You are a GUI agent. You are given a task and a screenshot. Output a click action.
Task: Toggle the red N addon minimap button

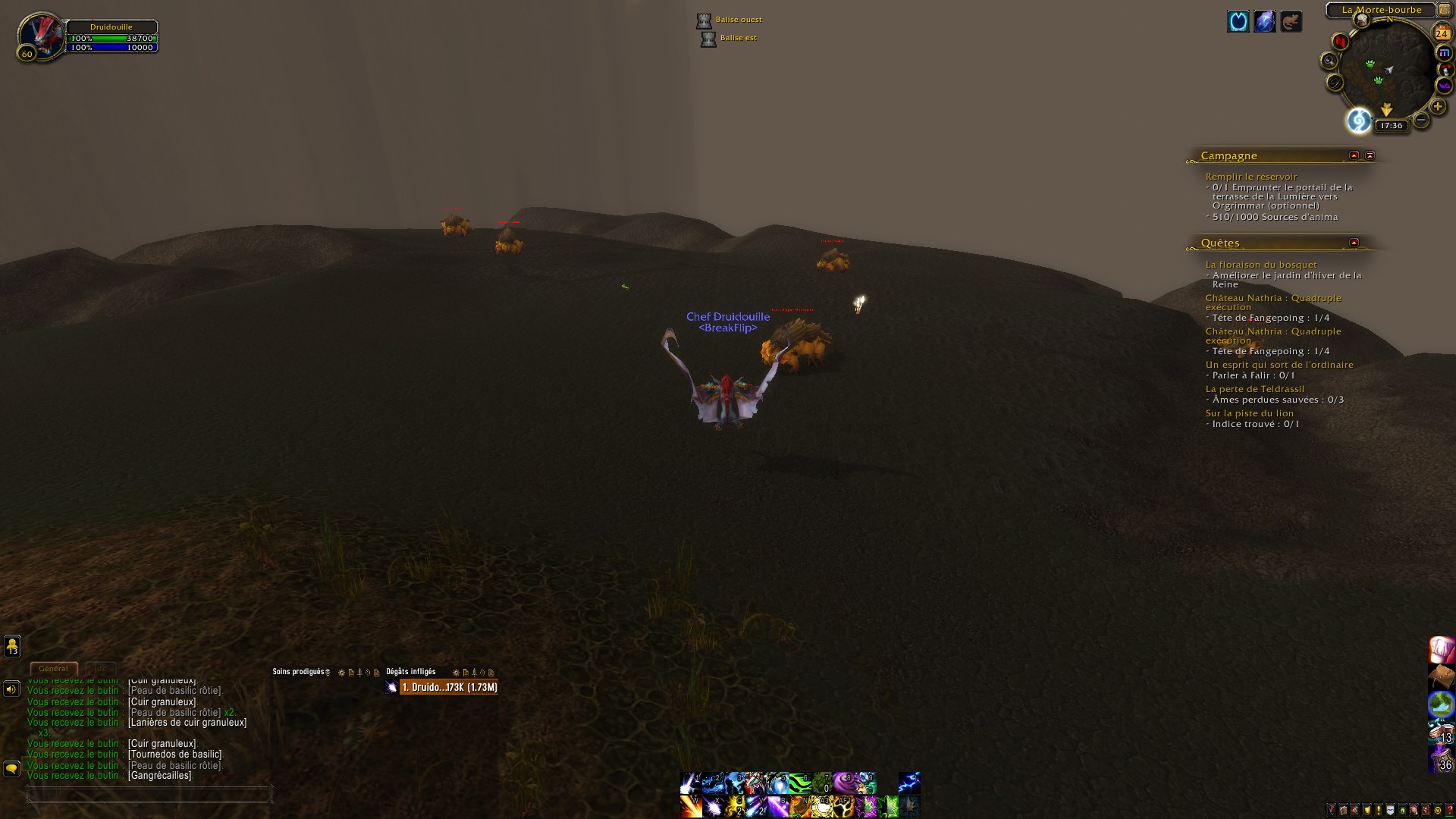pyautogui.click(x=1340, y=41)
